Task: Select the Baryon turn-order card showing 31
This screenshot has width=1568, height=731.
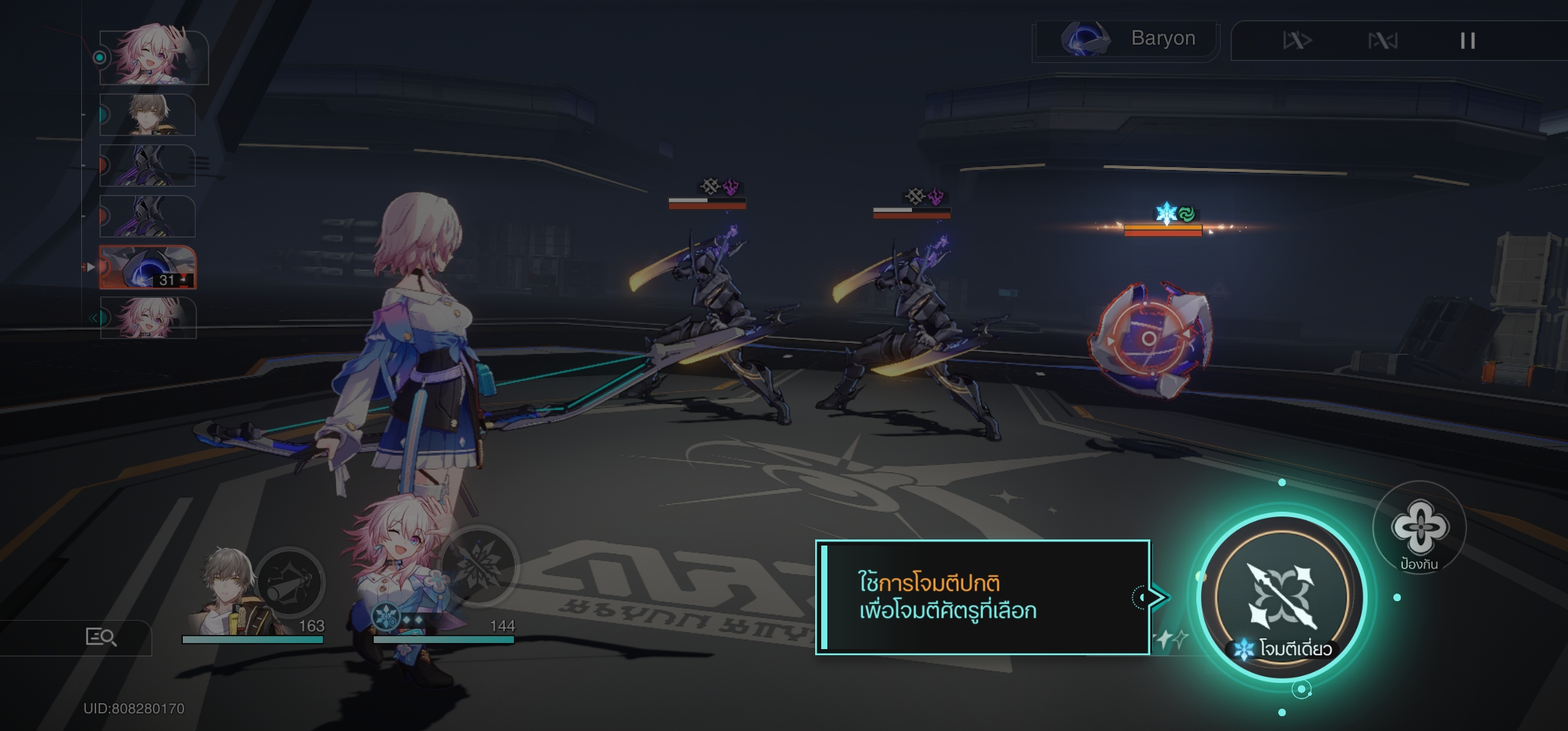Action: coord(148,267)
